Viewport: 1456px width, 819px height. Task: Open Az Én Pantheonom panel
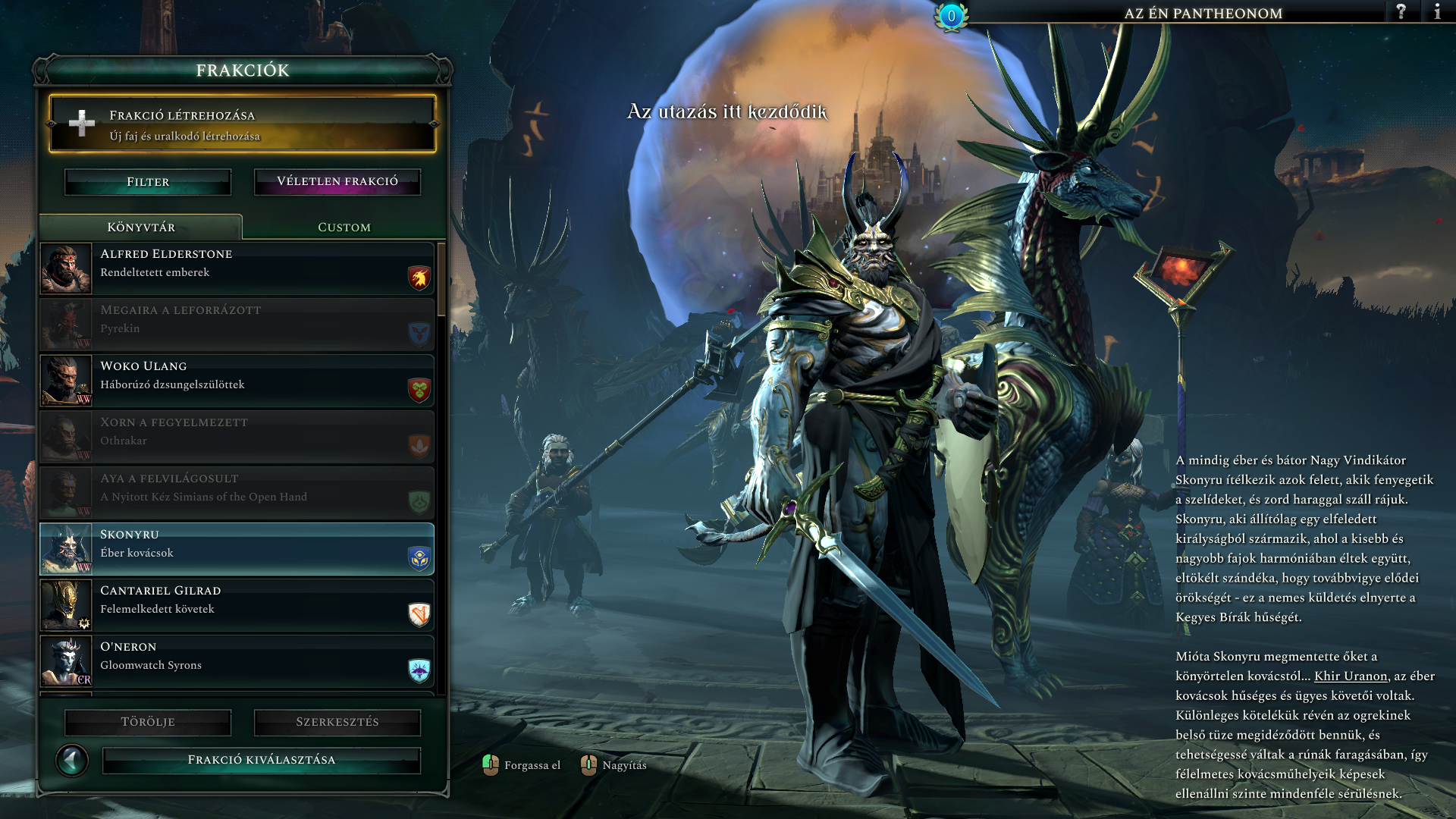1203,13
